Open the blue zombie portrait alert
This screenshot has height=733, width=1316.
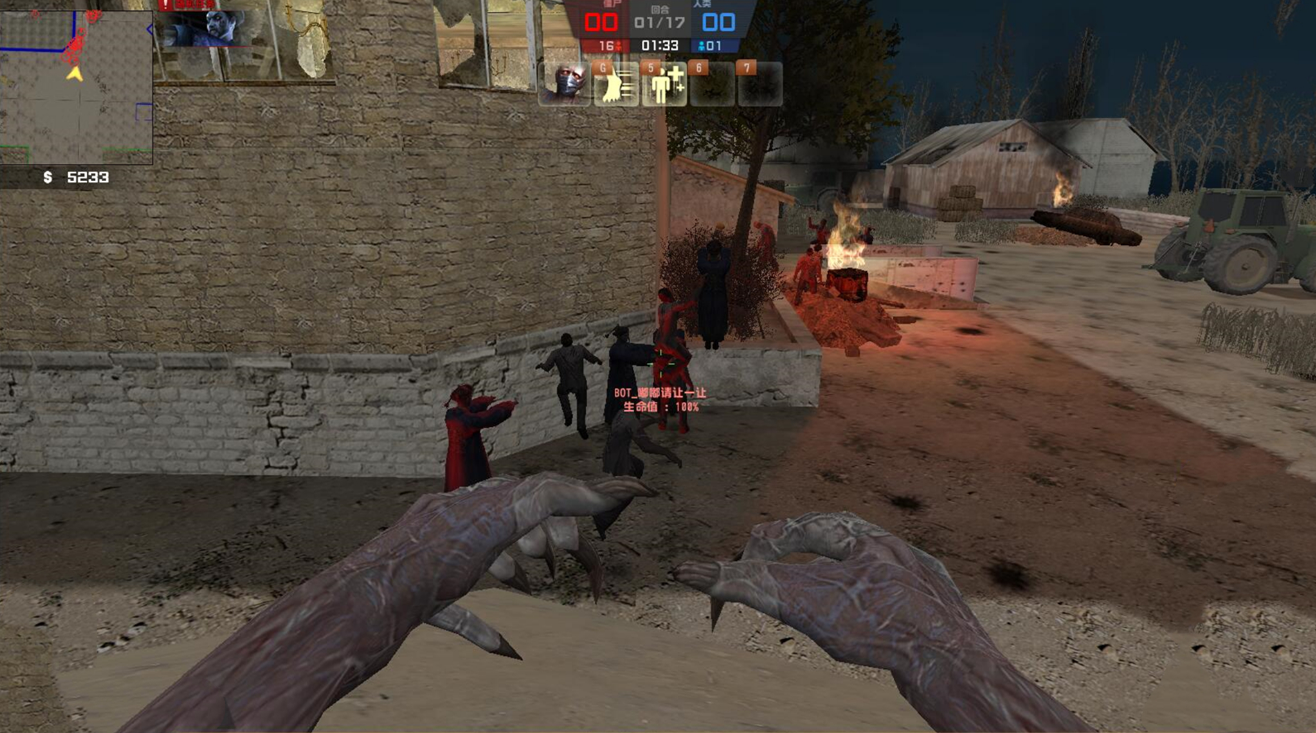(x=203, y=28)
